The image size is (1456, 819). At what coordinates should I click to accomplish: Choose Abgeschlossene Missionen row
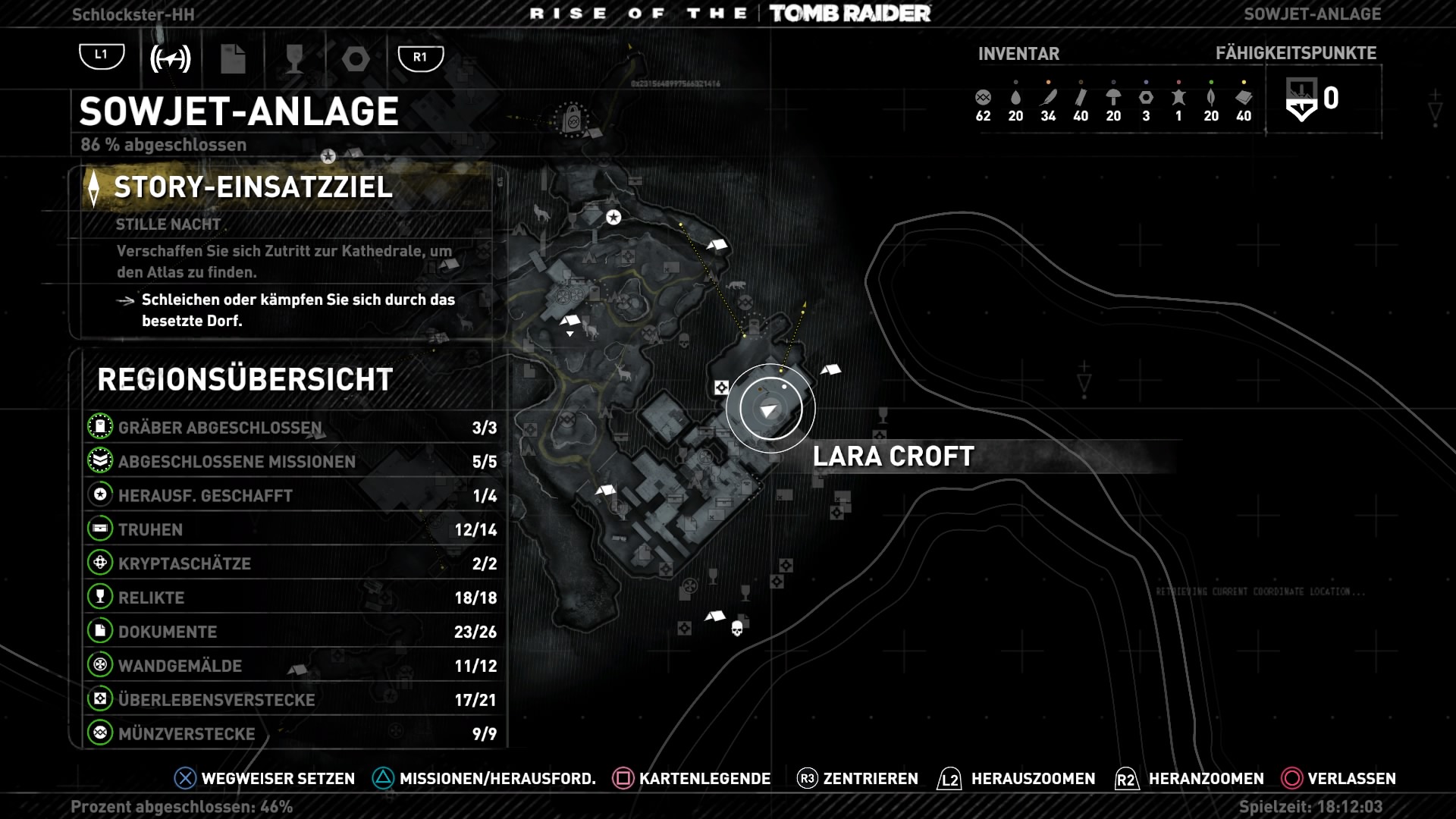point(292,462)
